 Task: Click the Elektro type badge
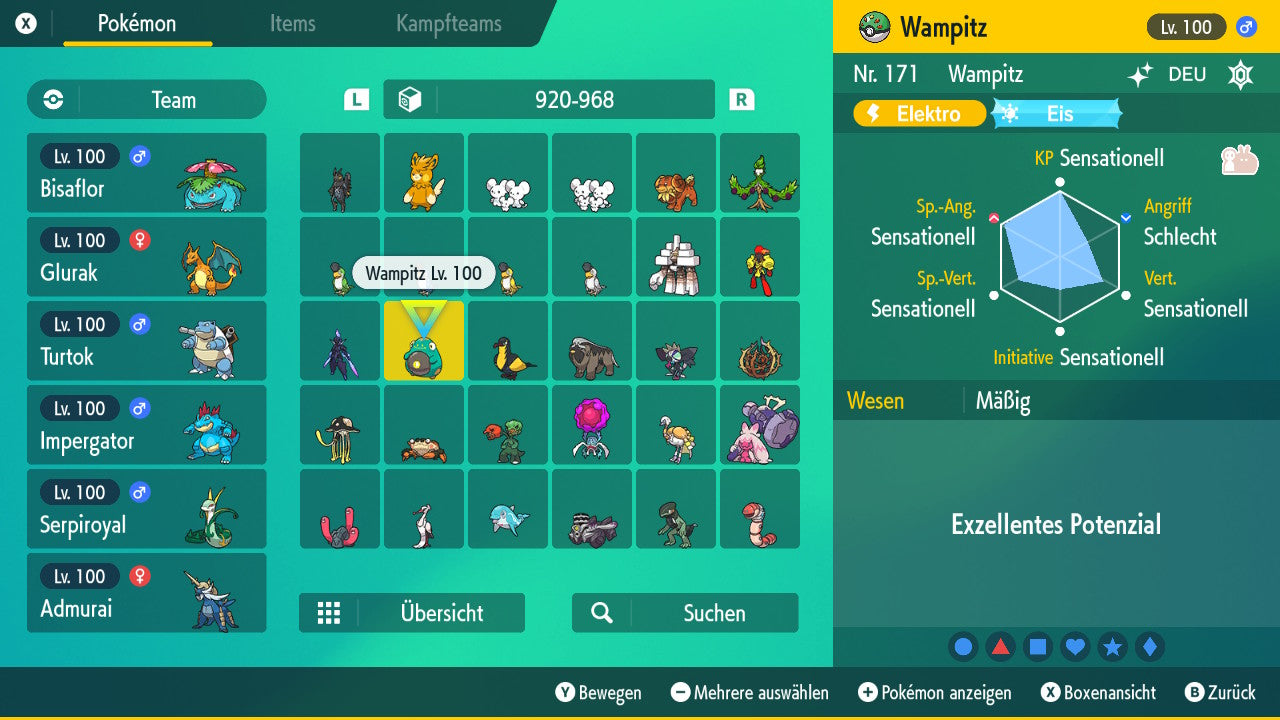coord(918,114)
